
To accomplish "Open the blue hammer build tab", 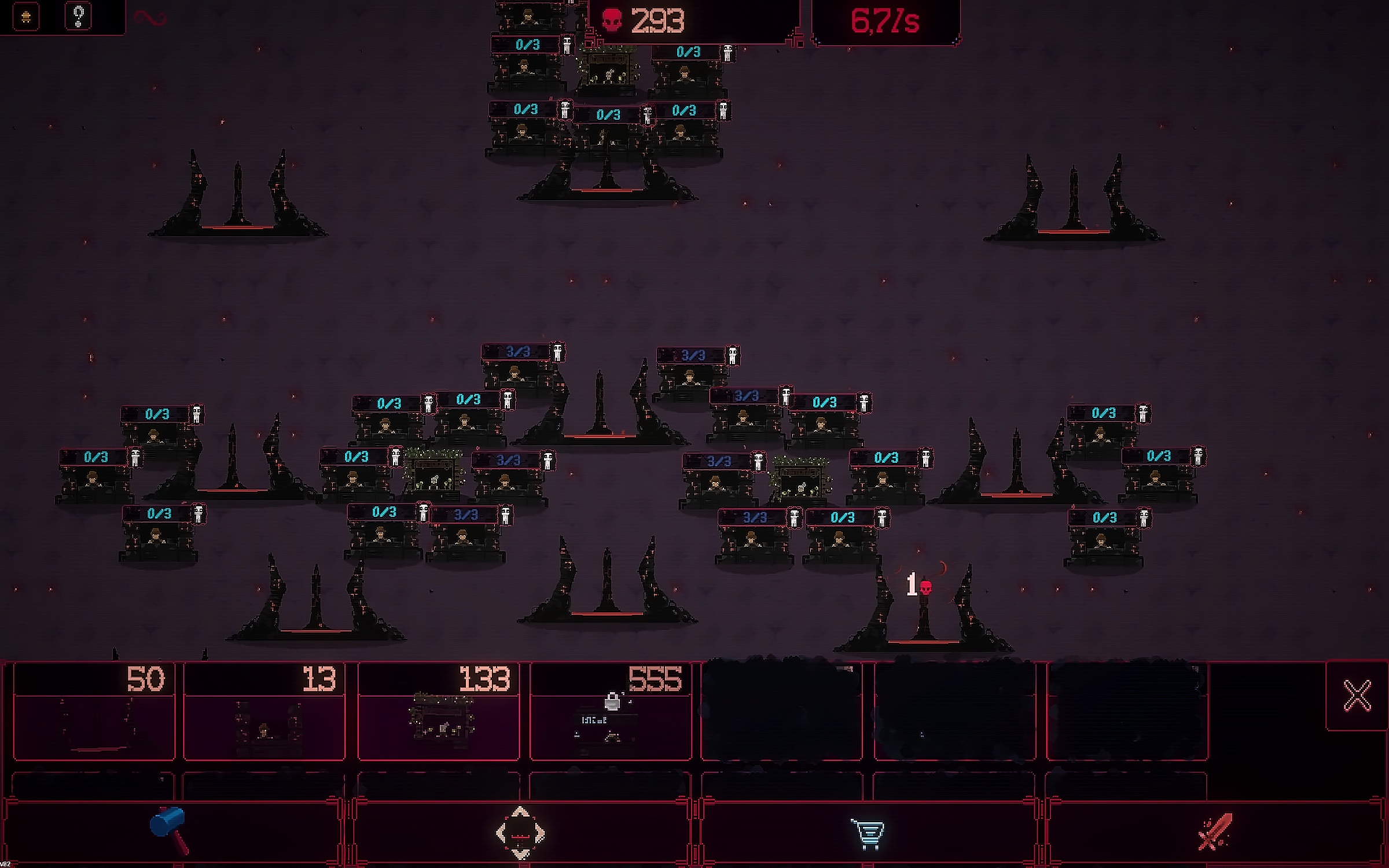I will point(170,831).
